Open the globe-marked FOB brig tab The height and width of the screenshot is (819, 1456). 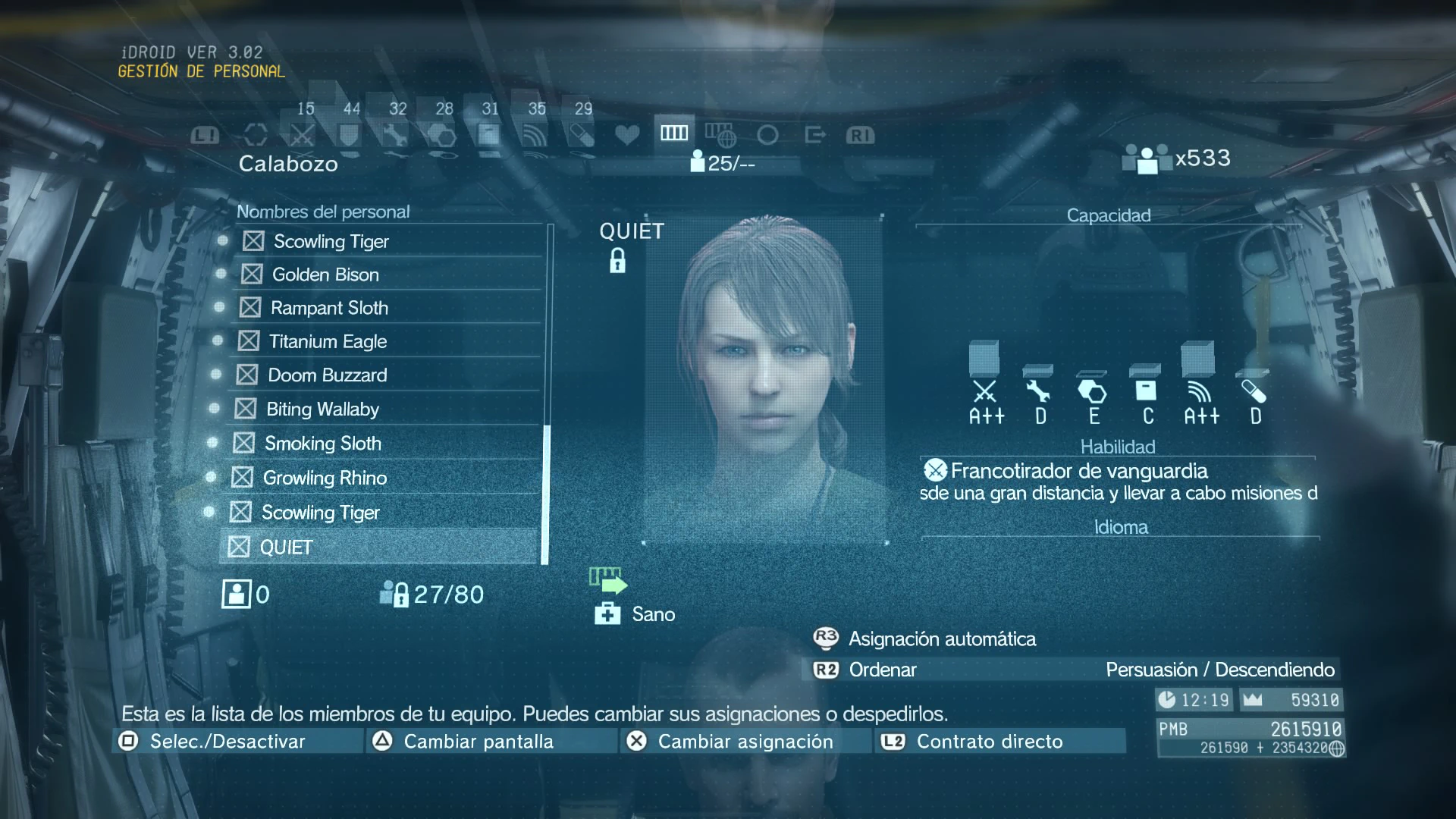720,135
